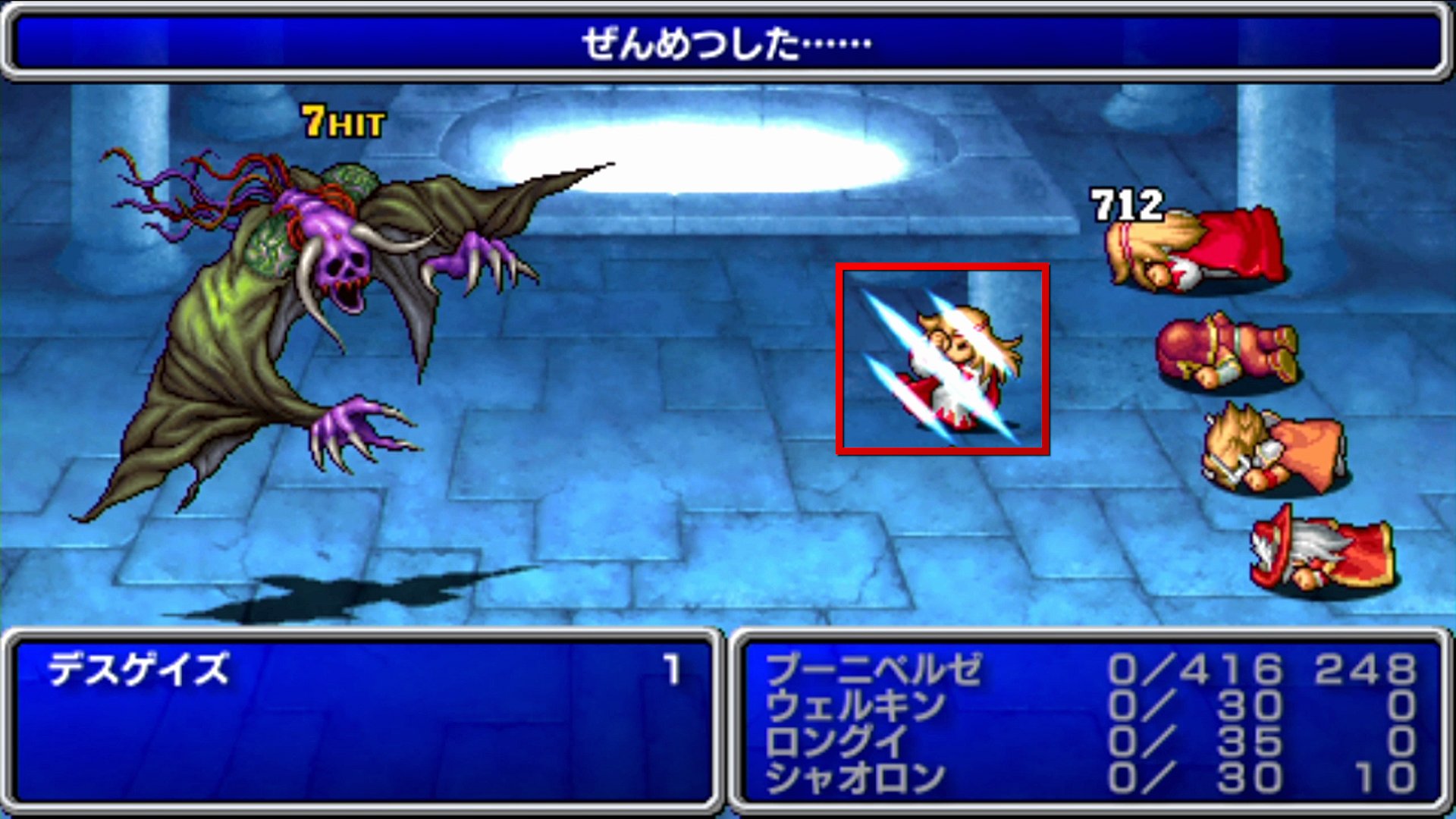Click the ぜんめつした…… message banner

(x=724, y=44)
